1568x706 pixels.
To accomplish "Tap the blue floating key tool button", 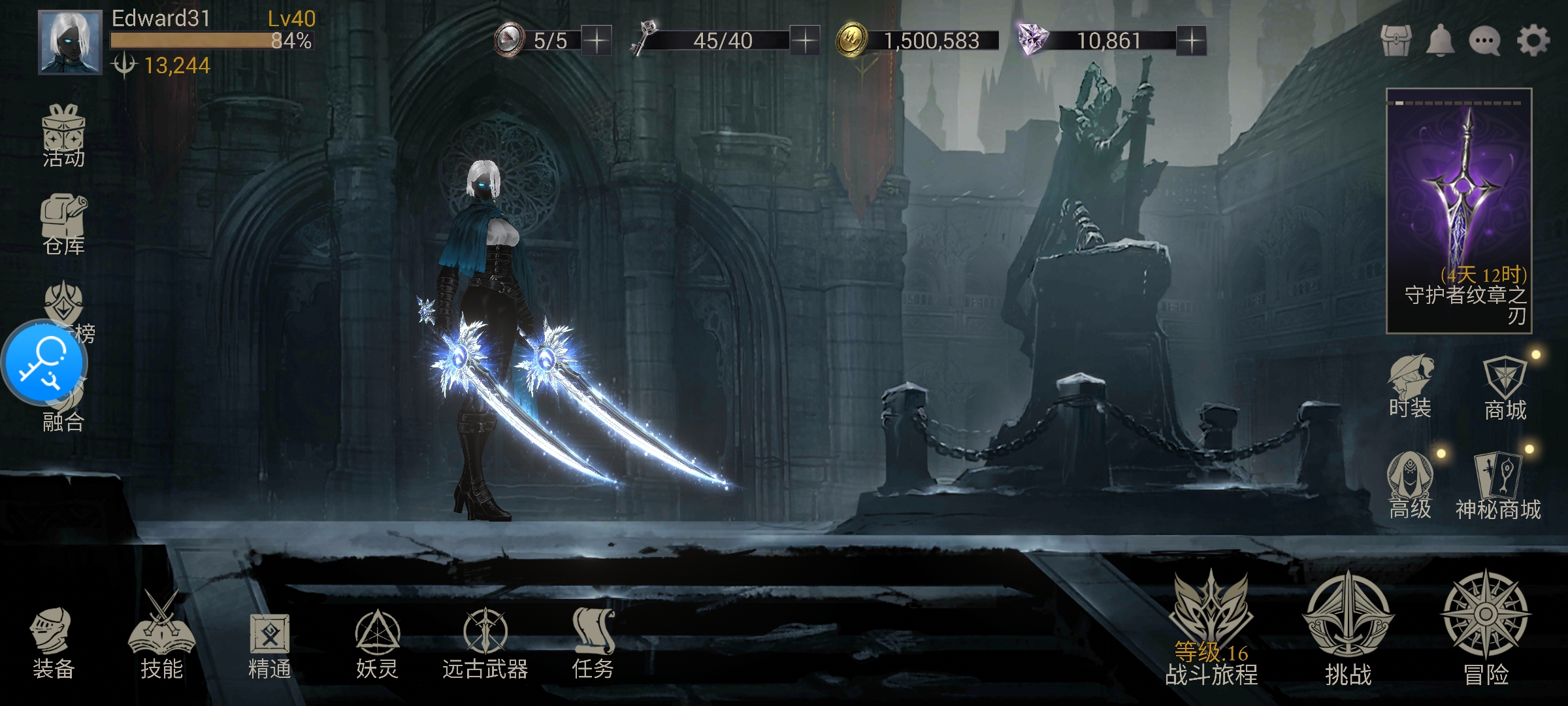I will pos(44,362).
